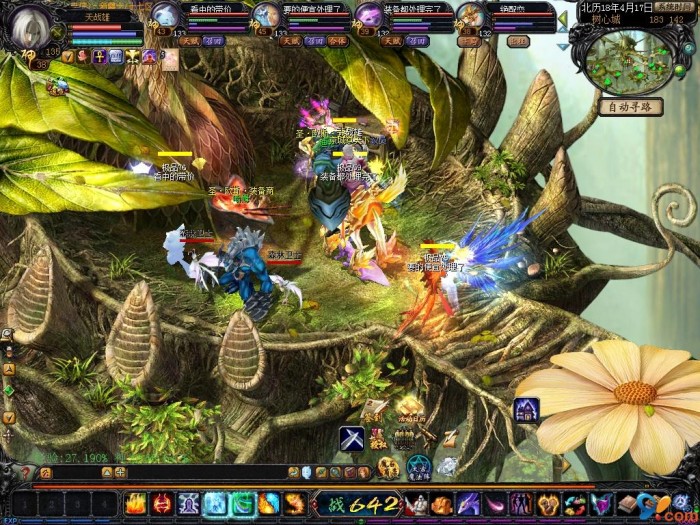Viewport: 700px width, 525px height.
Task: Click the 自动寻路 auto-pathfinding button
Action: [629, 107]
